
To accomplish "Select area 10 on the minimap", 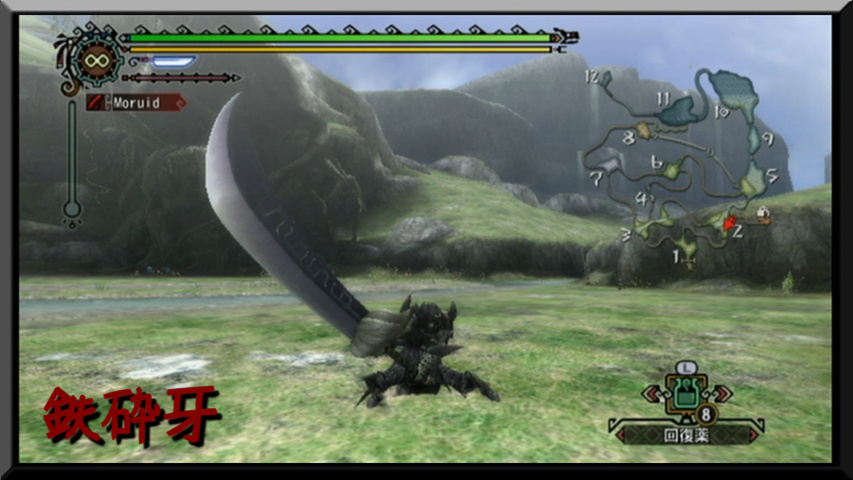I will [x=722, y=111].
